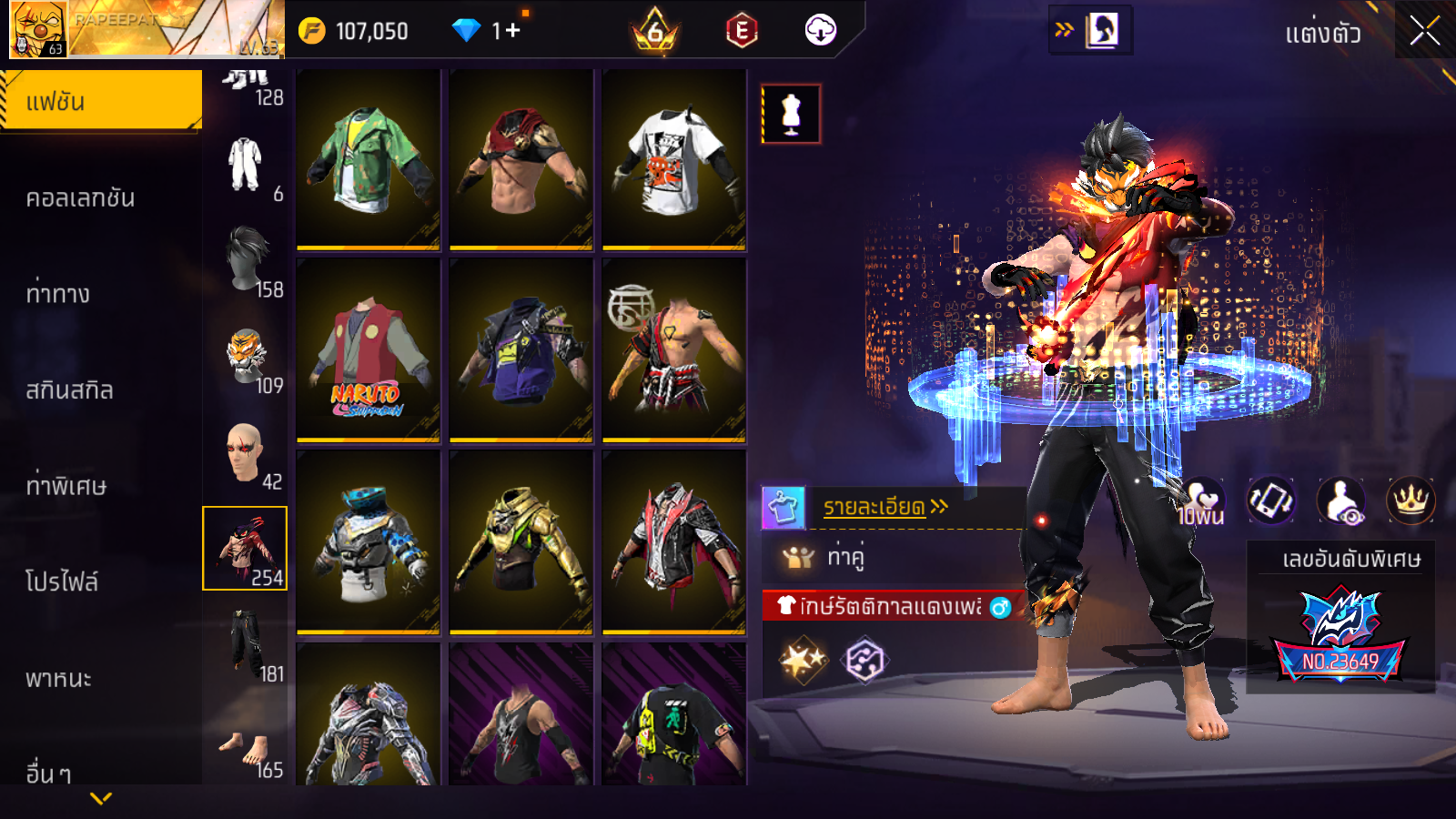The height and width of the screenshot is (819, 1456).
Task: Open the พาหนะ tab
Action: [x=59, y=679]
